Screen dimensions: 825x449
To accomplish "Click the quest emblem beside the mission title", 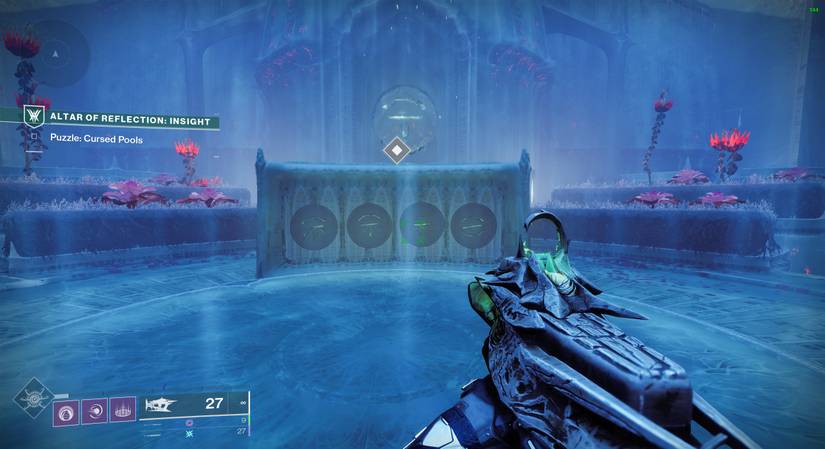I will click(x=37, y=117).
